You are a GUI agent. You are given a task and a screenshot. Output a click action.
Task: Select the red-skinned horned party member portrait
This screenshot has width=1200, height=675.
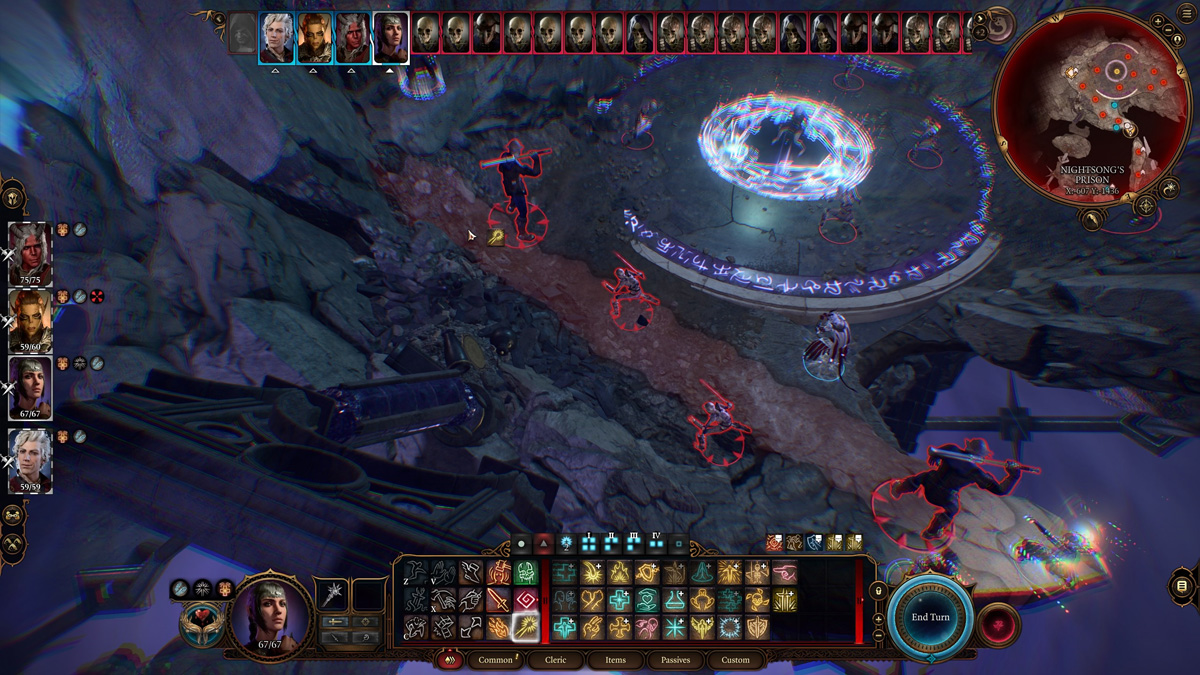29,250
